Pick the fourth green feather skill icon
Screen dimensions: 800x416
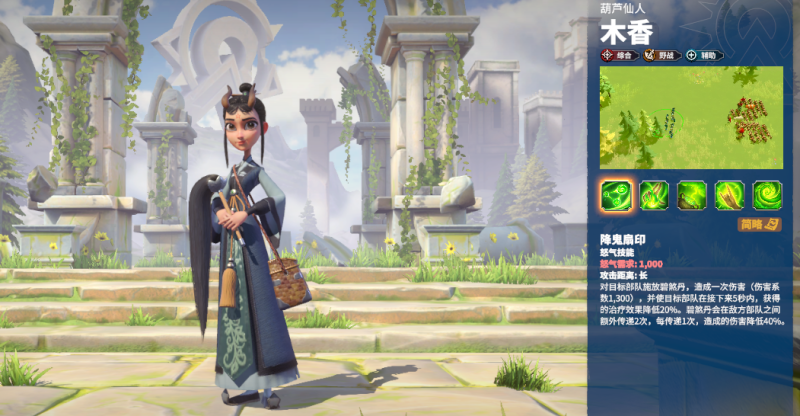(729, 193)
